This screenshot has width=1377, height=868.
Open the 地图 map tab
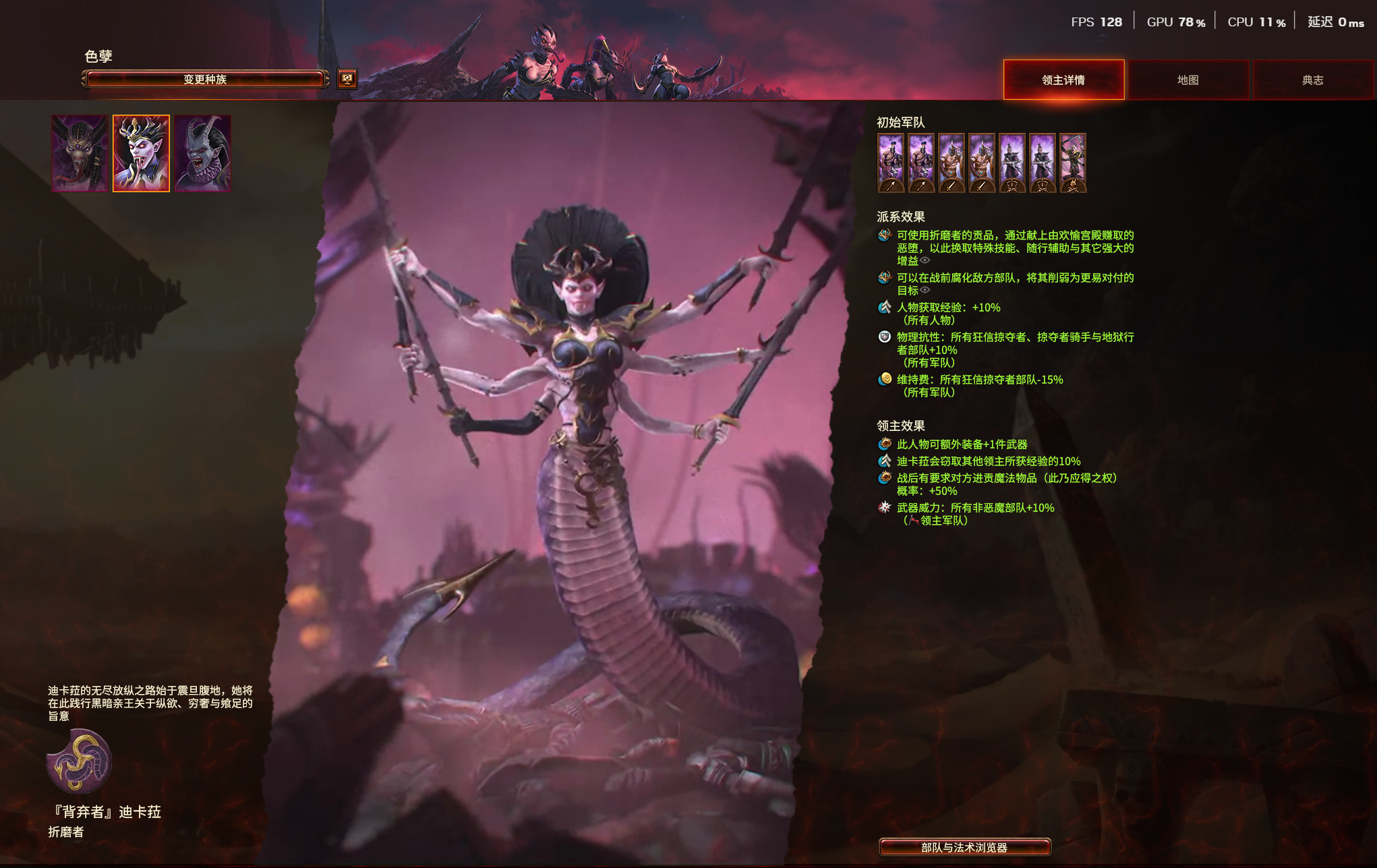coord(1188,80)
